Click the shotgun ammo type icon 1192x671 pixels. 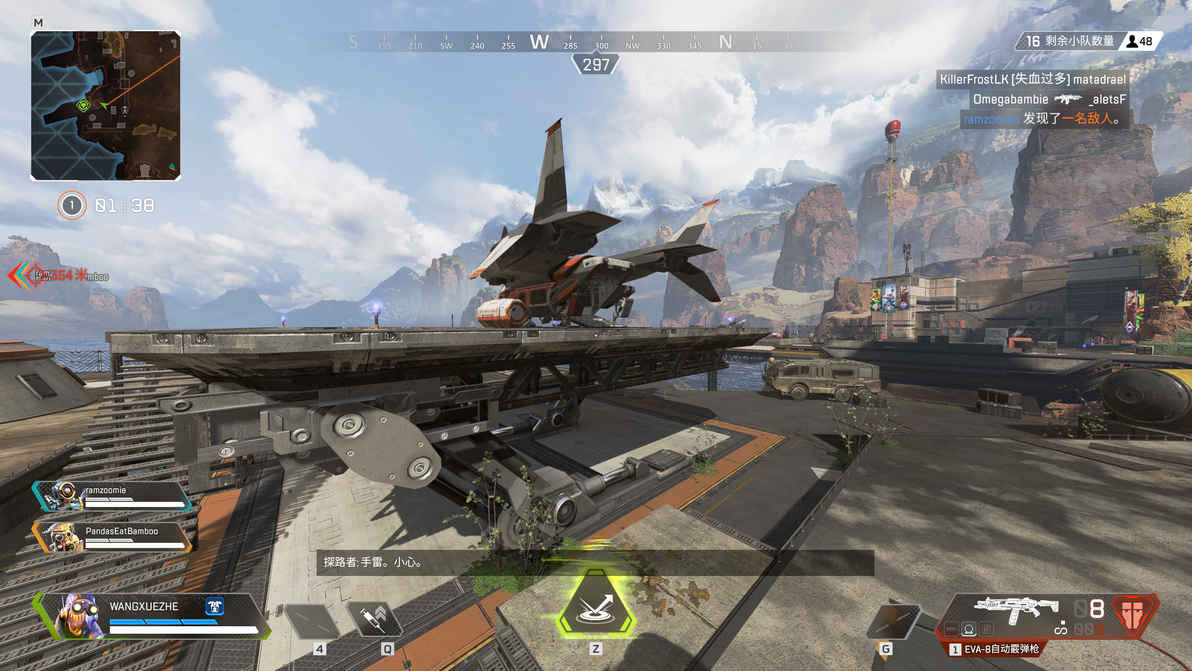1132,613
